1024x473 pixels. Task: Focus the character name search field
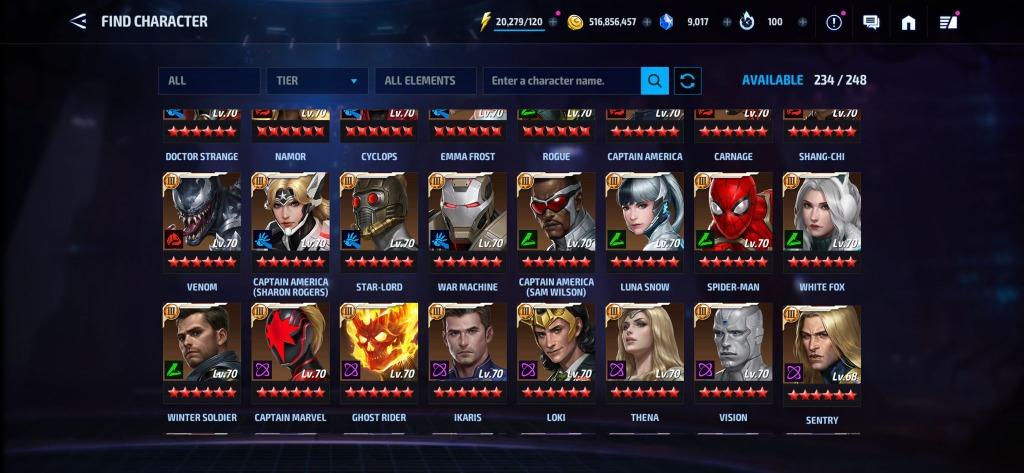[561, 81]
